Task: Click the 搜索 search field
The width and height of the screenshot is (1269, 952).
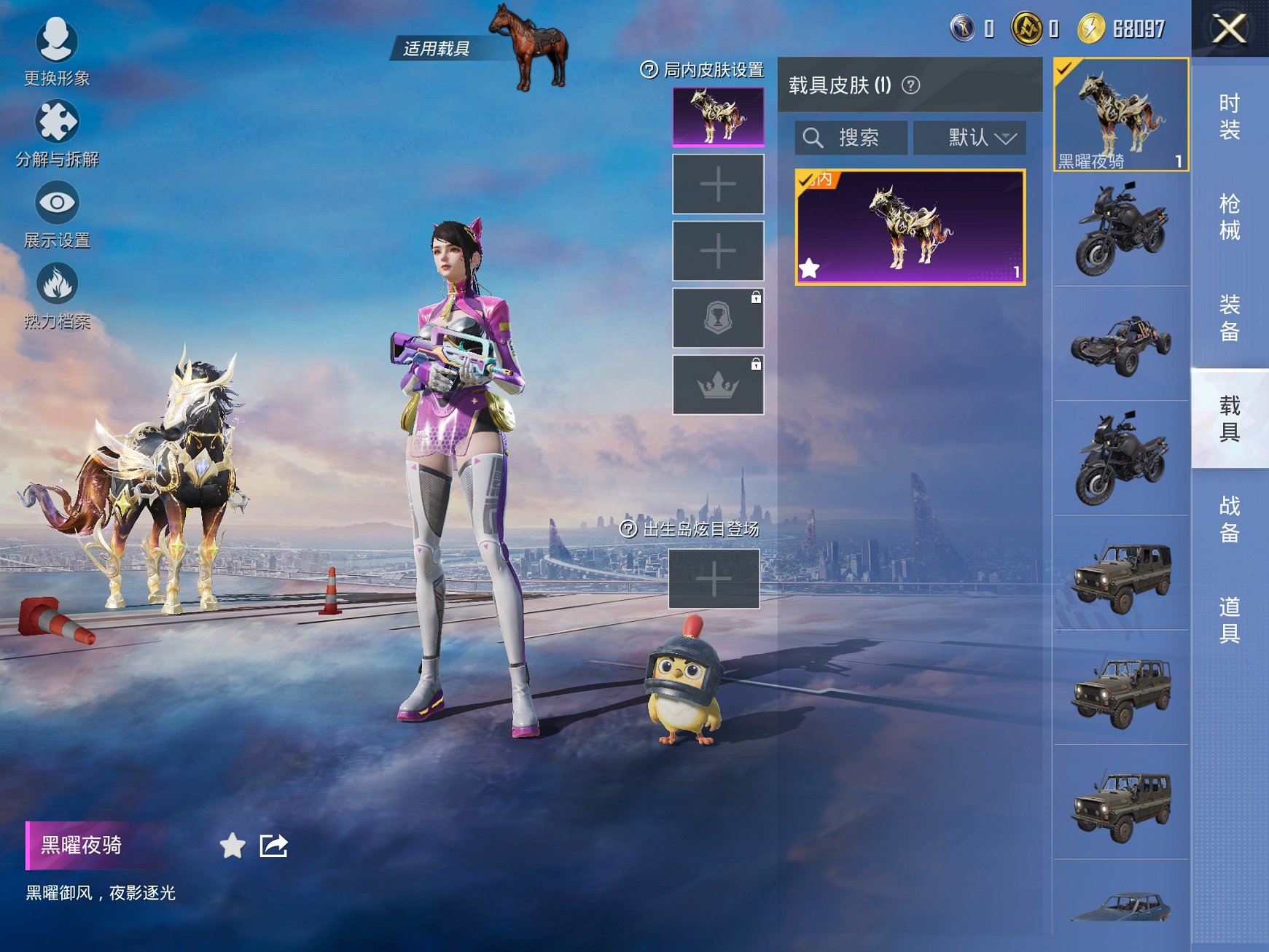Action: (x=851, y=138)
